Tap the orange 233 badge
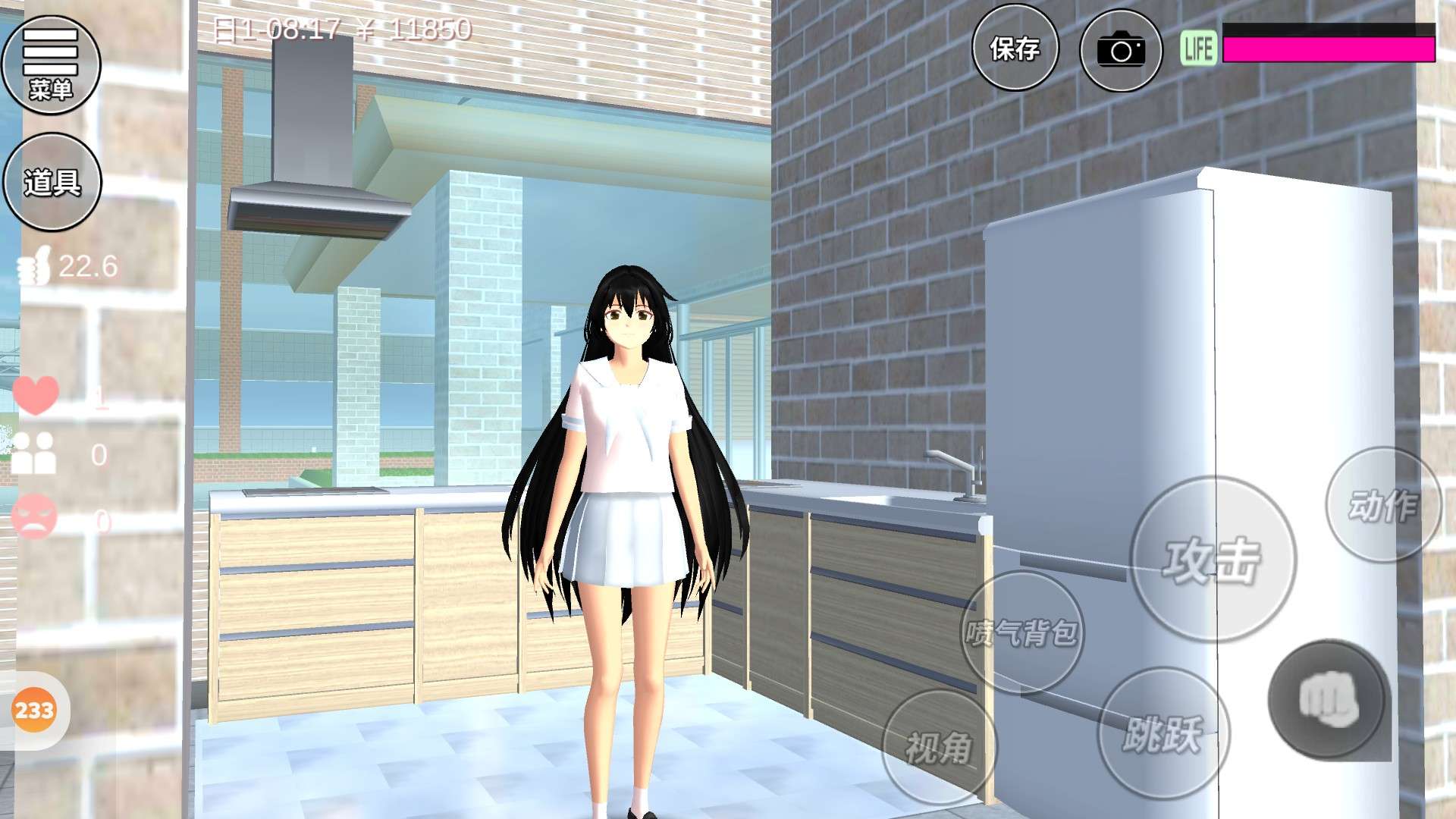 [x=34, y=711]
